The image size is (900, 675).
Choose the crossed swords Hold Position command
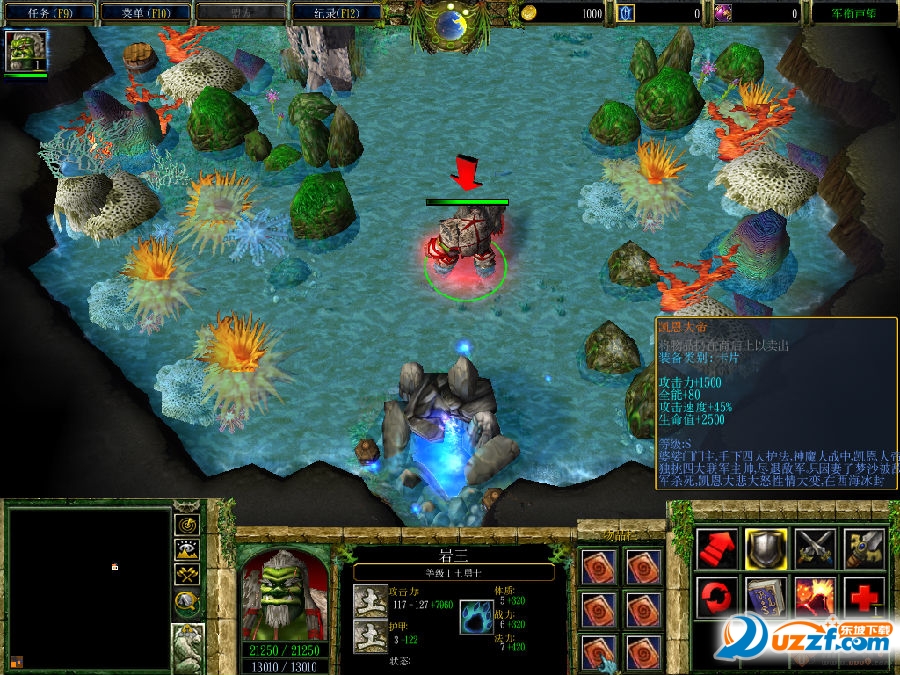tap(815, 548)
